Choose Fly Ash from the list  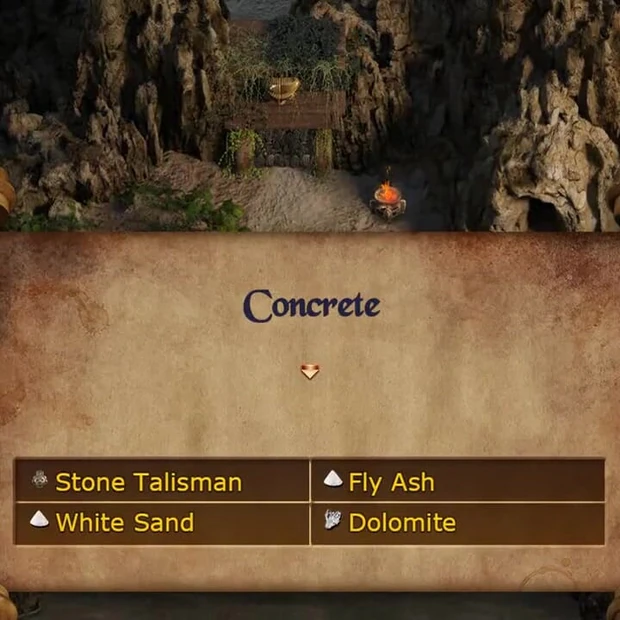(x=391, y=482)
